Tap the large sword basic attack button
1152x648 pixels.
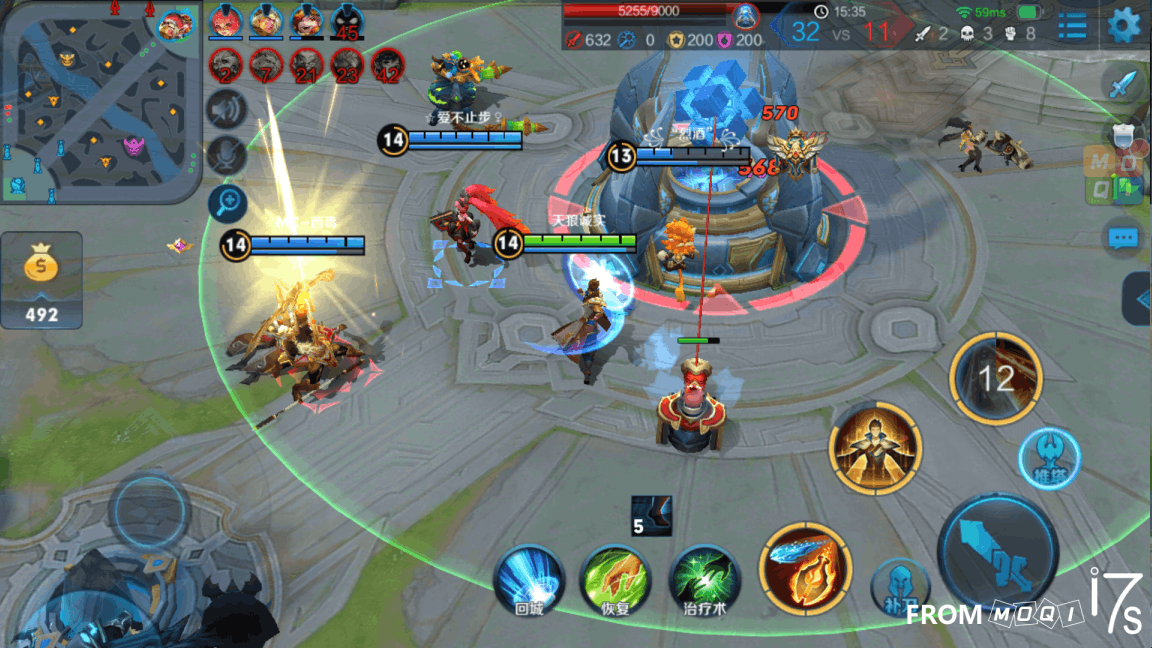coord(997,551)
